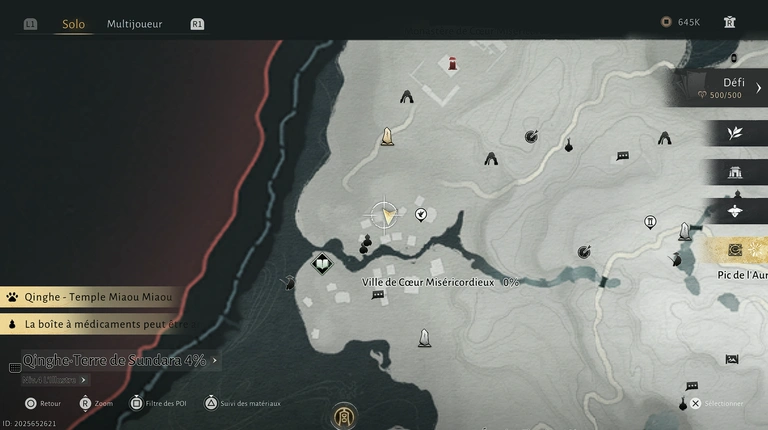Open the building icon at top right
Image resolution: width=768 pixels, height=430 pixels.
click(x=730, y=22)
